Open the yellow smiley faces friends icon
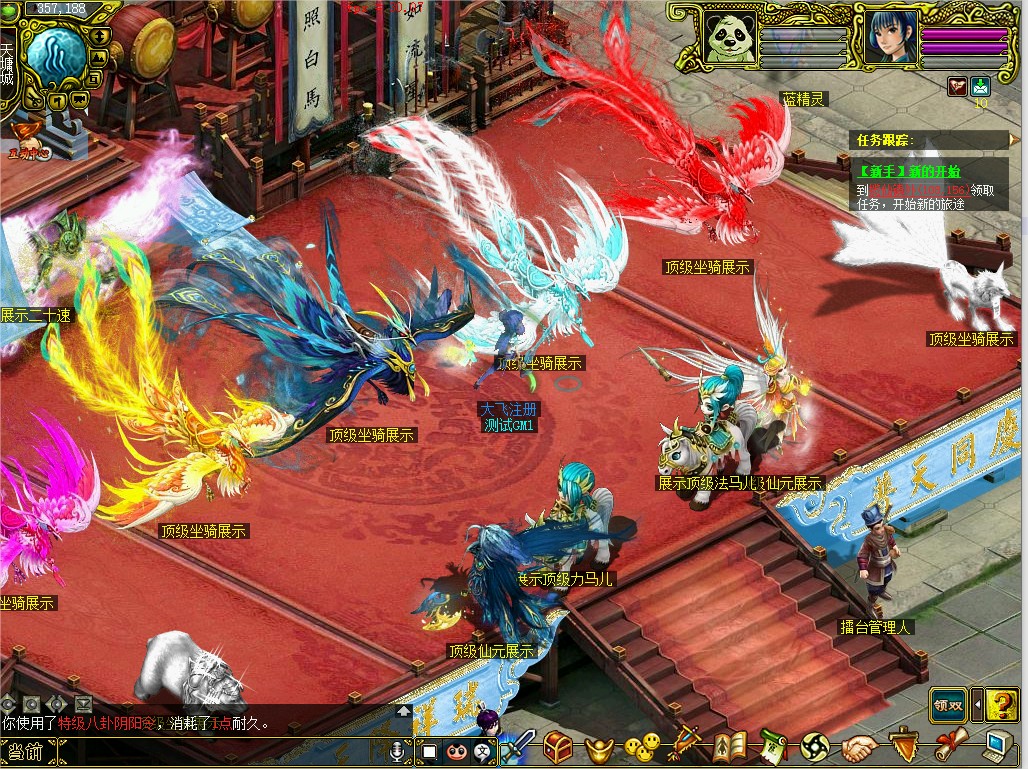This screenshot has height=769, width=1028. point(642,746)
